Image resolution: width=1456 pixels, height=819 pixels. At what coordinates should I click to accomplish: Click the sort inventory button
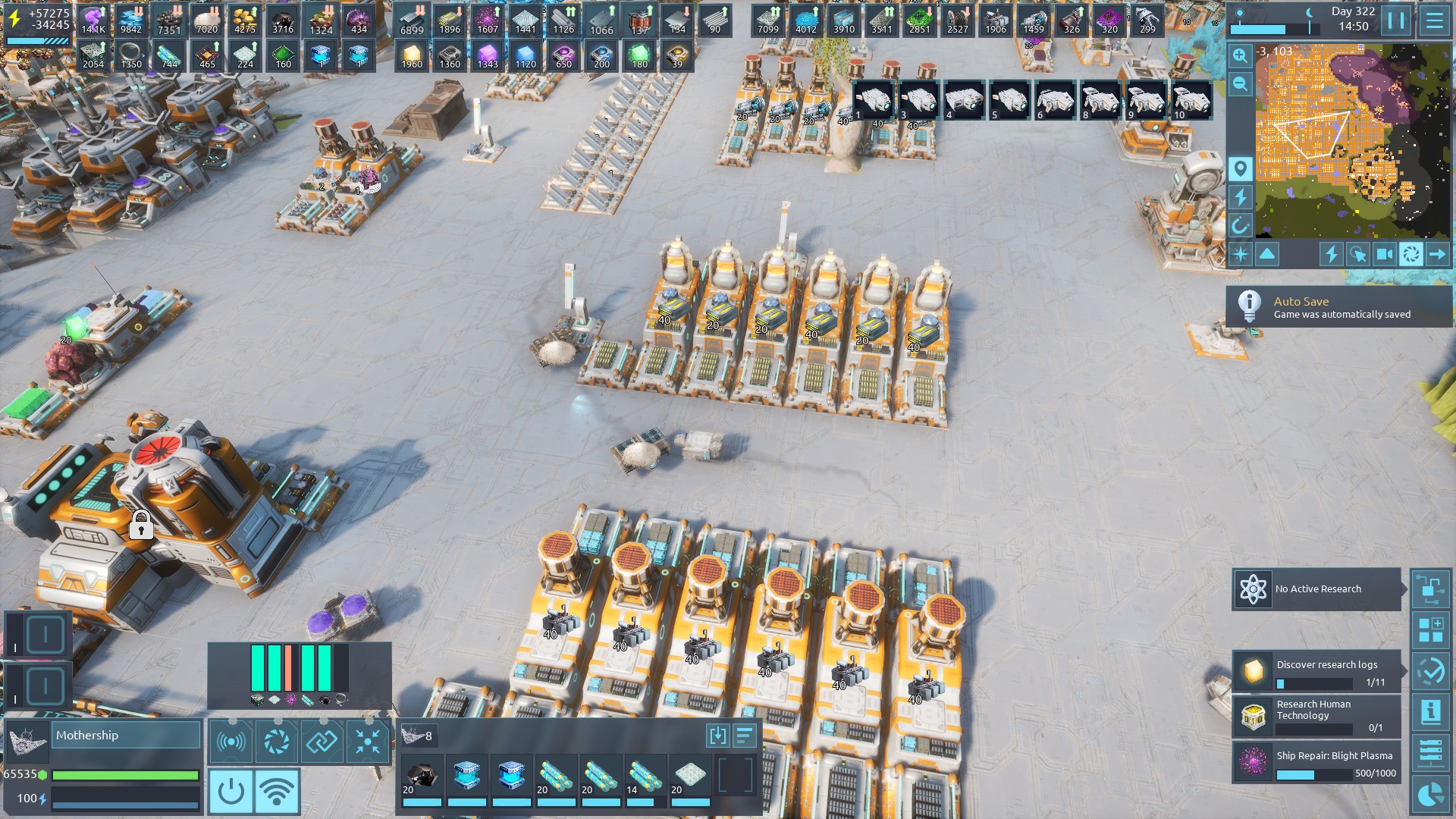[x=745, y=735]
